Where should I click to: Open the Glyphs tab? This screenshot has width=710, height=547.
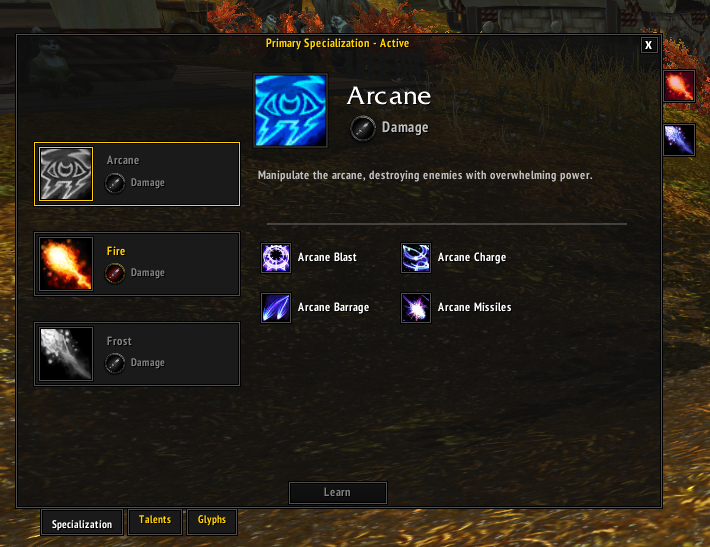pos(211,520)
